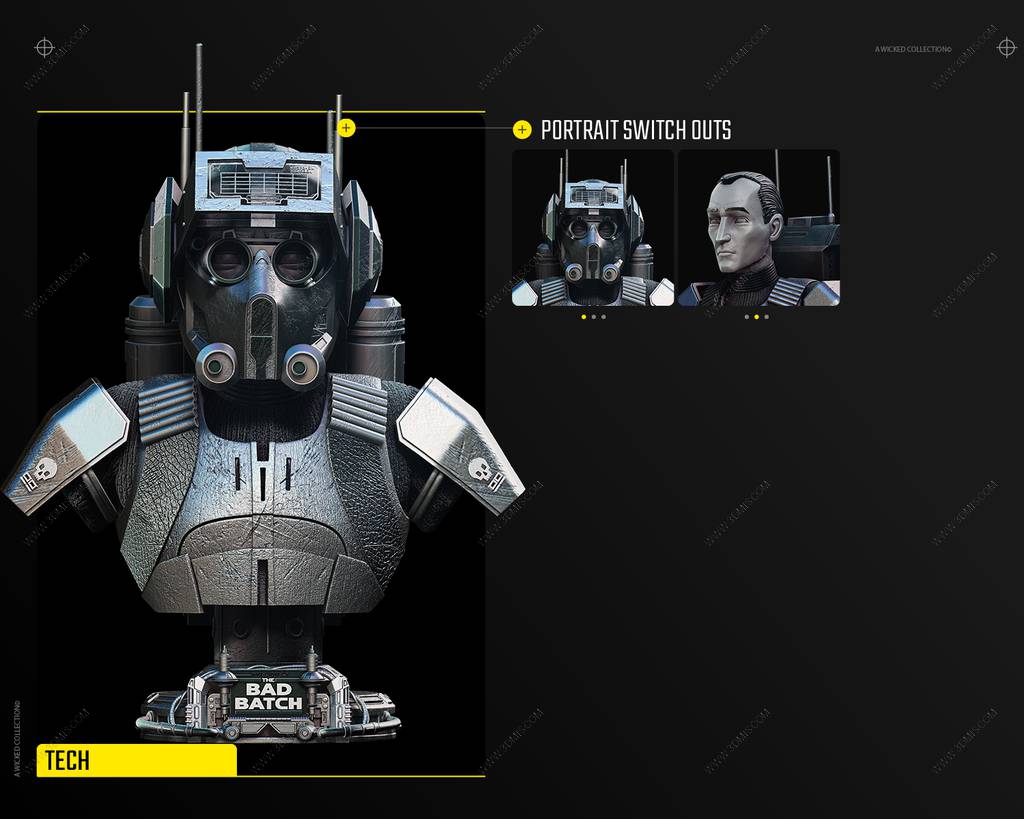
Task: Choose the unmasked face portrait thumbnail
Action: [758, 228]
